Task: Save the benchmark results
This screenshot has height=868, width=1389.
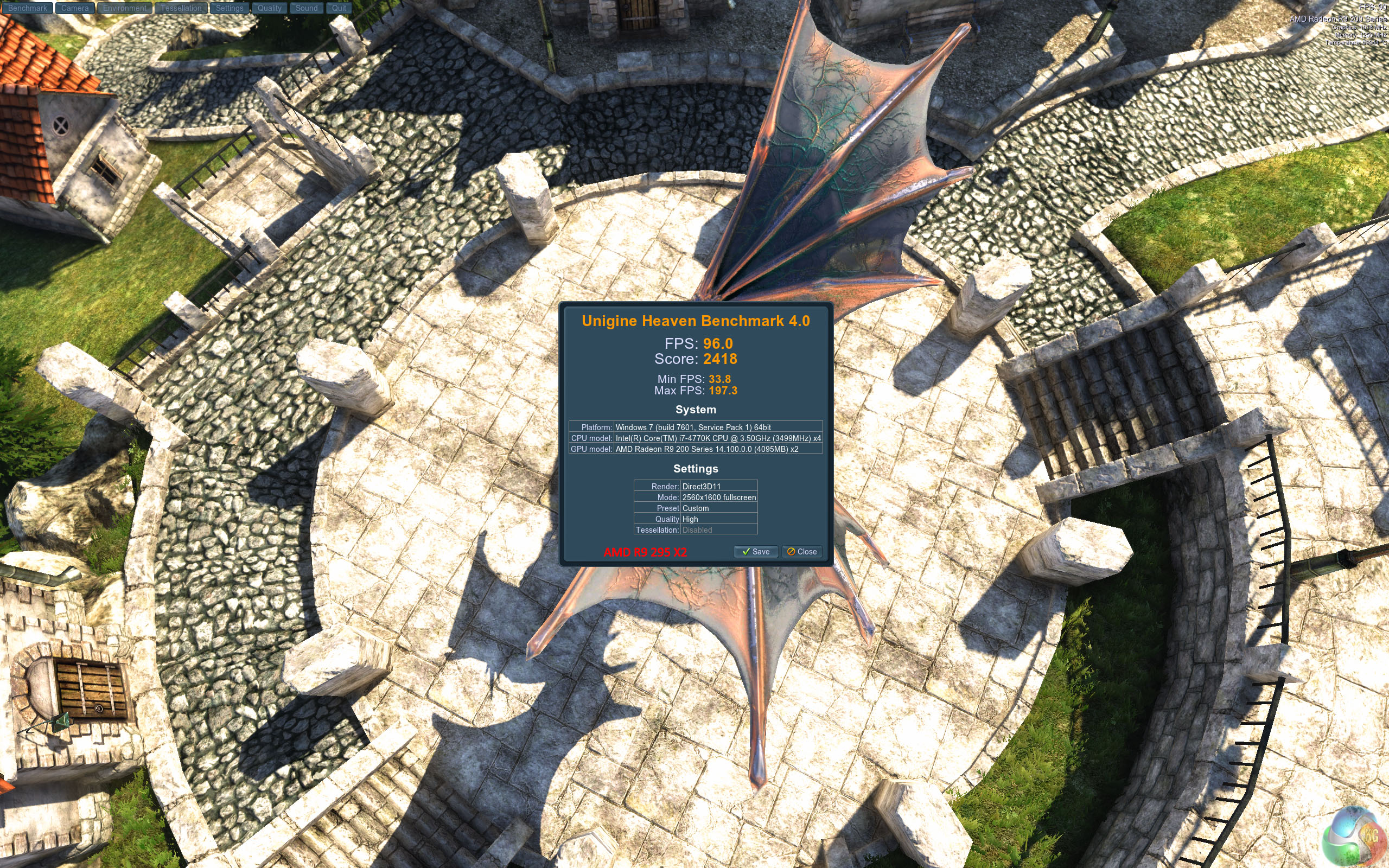Action: point(755,552)
